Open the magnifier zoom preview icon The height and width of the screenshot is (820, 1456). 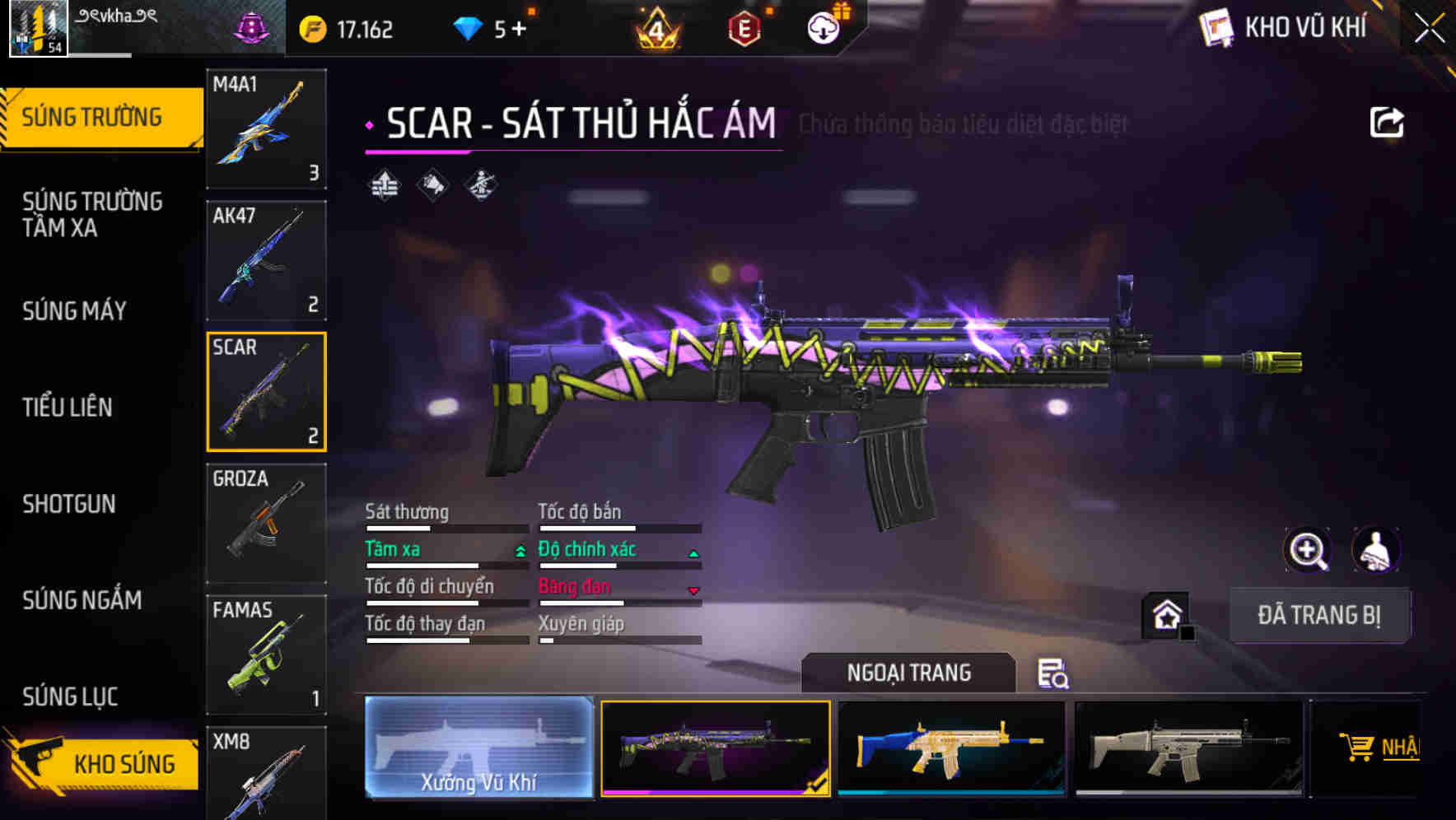[1308, 550]
